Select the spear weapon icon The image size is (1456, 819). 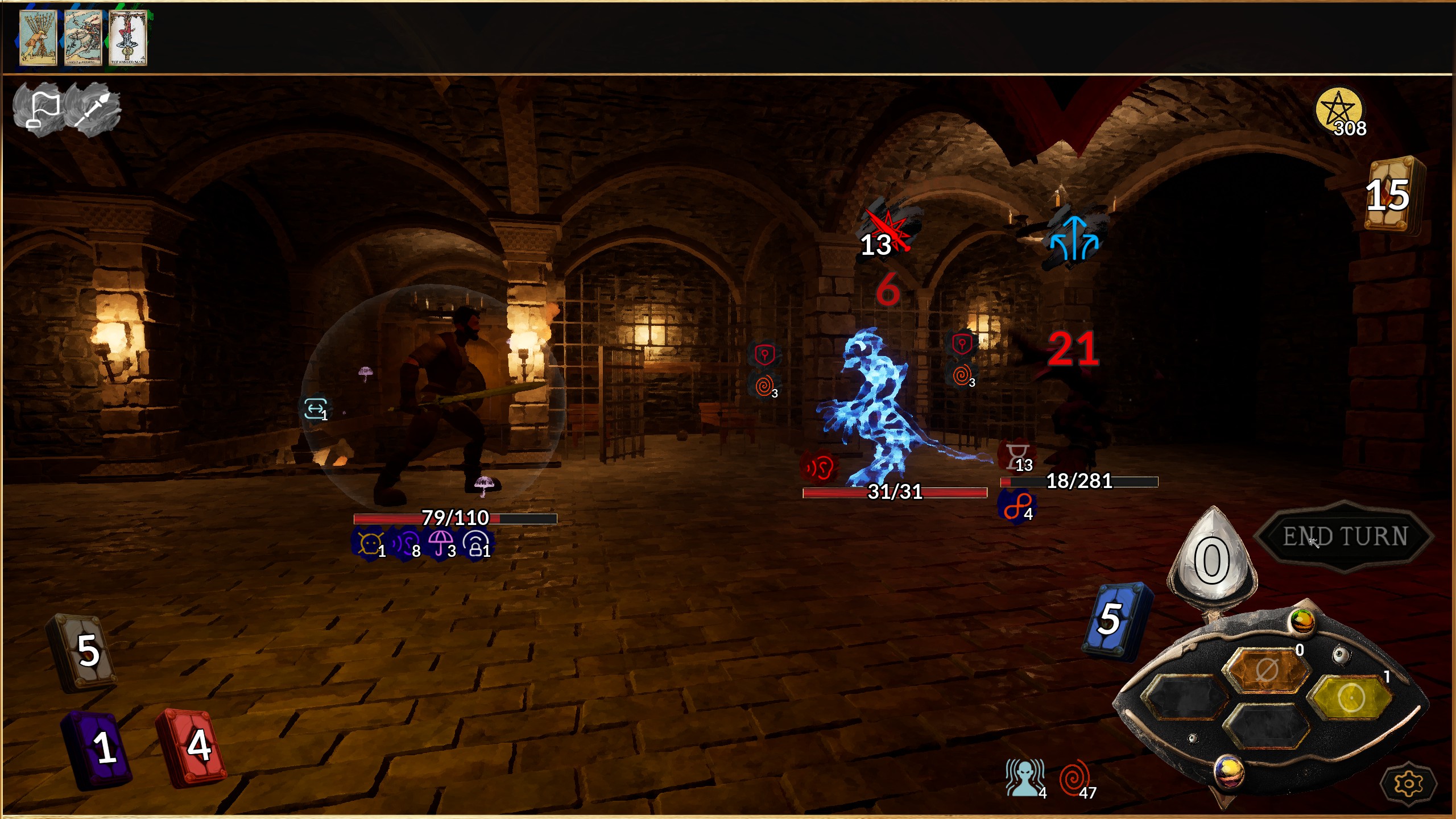pyautogui.click(x=93, y=109)
